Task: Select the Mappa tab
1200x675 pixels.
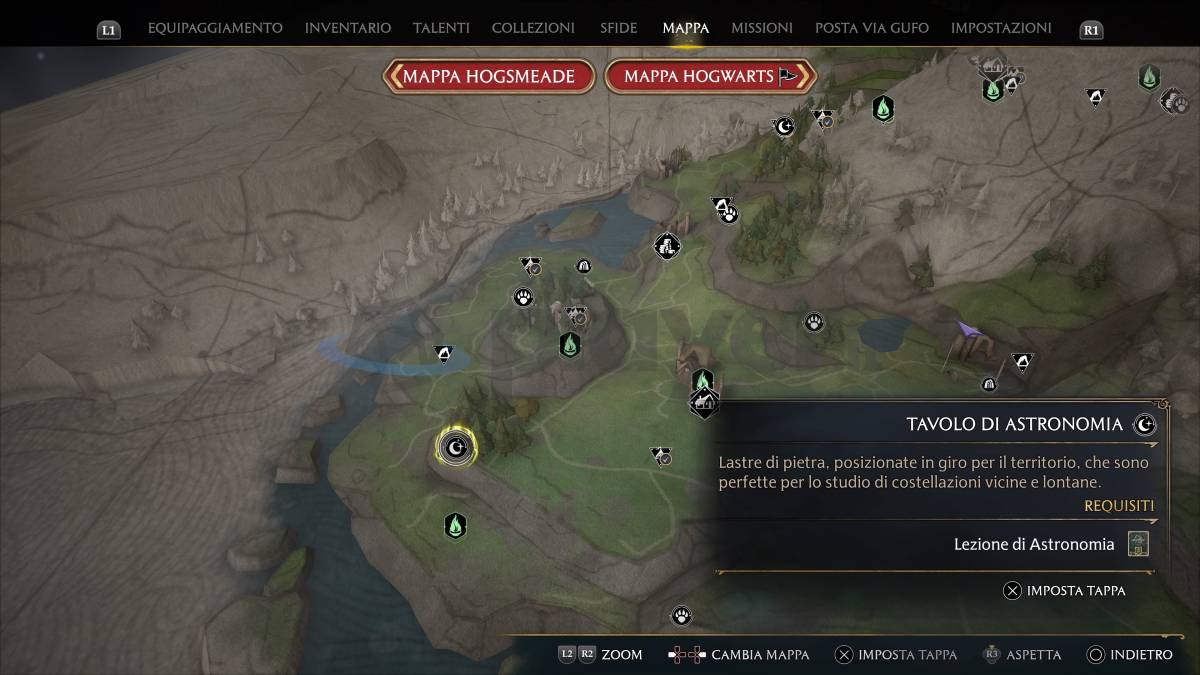Action: coord(686,28)
